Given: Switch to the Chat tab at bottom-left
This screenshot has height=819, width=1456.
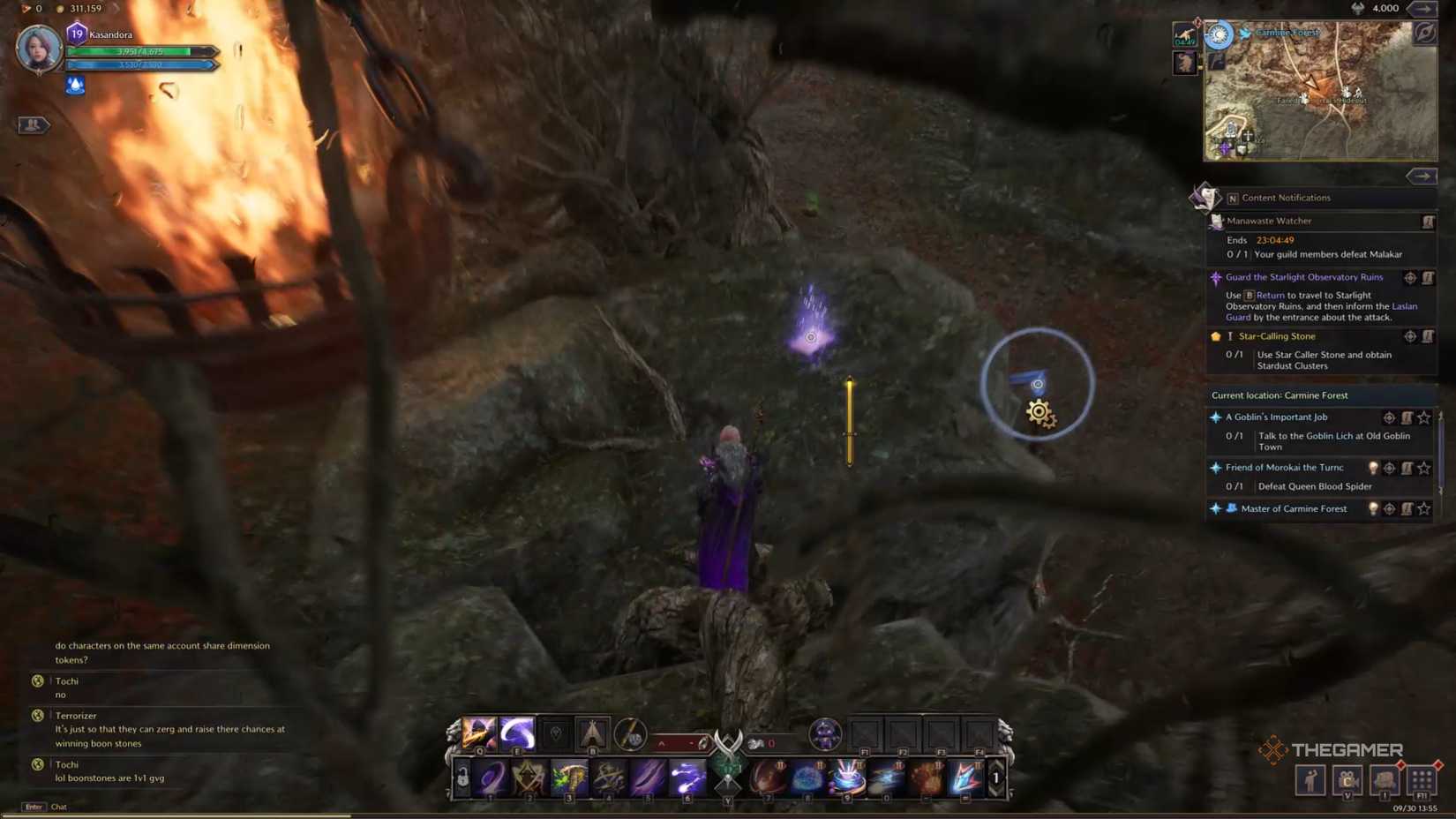Looking at the screenshot, I should coord(58,807).
